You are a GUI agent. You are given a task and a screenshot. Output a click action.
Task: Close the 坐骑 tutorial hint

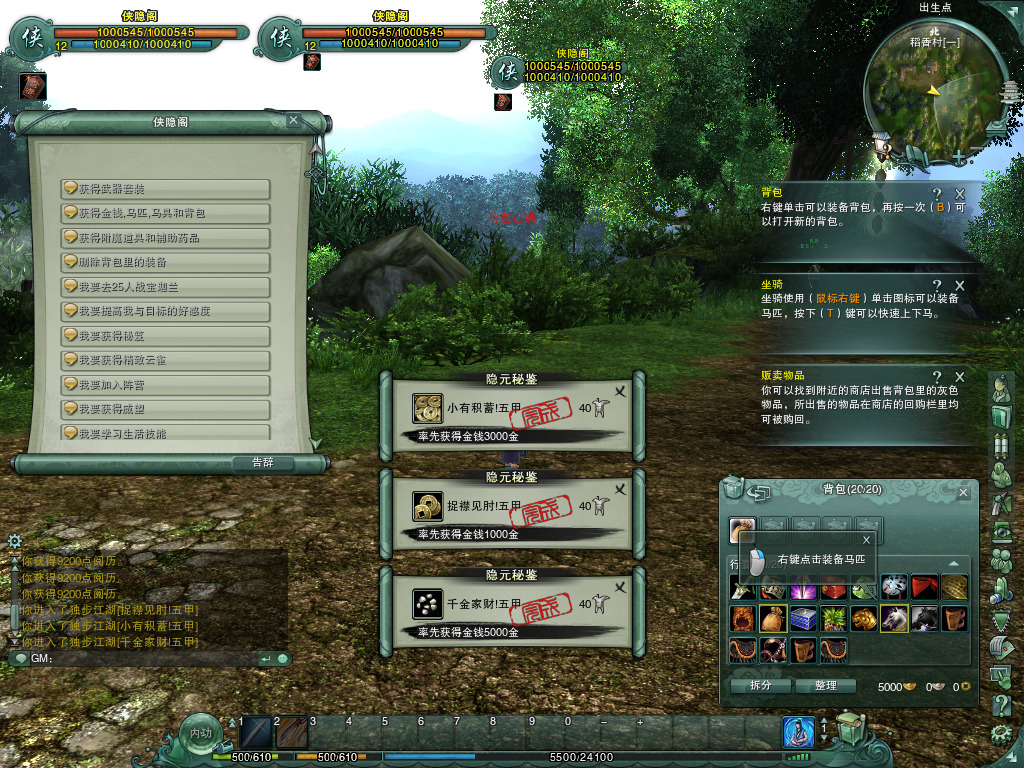click(x=960, y=286)
